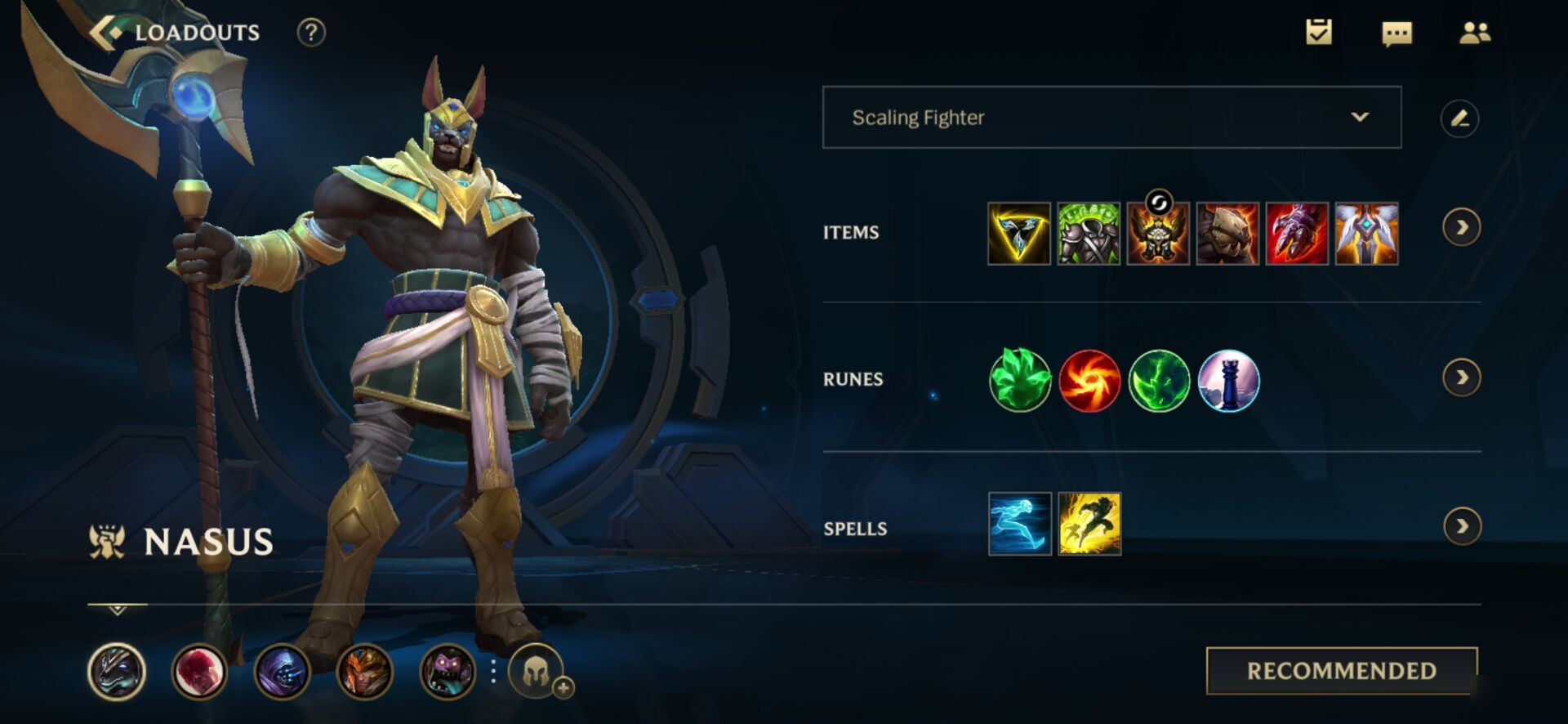
Task: Select the Ghost summoner spell
Action: tap(1019, 525)
